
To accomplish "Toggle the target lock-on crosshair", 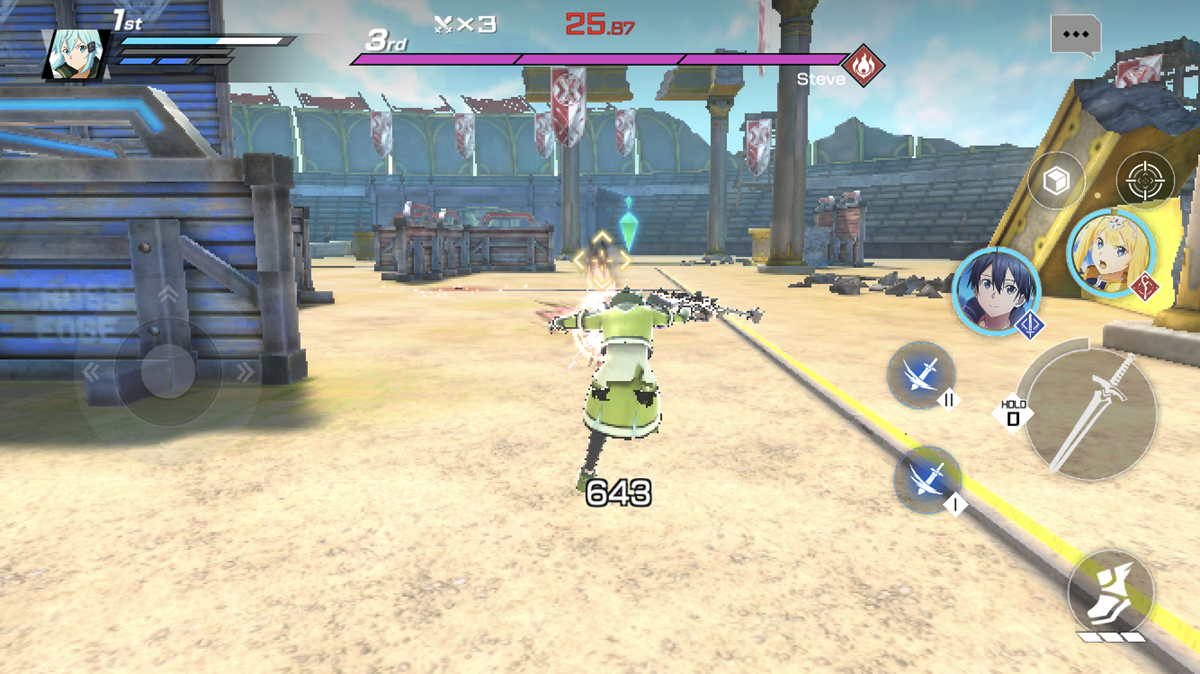I will pos(1144,181).
